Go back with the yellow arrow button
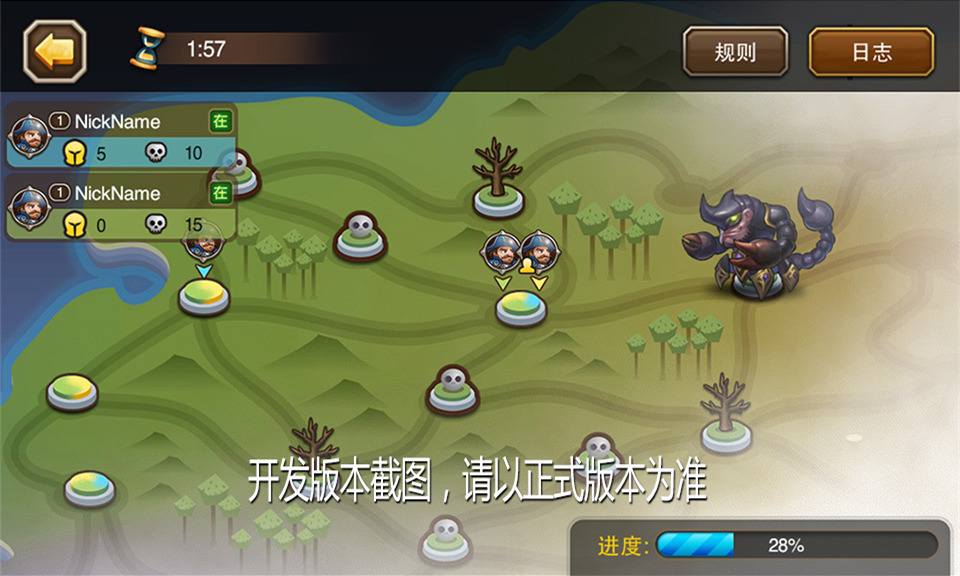 [x=55, y=51]
